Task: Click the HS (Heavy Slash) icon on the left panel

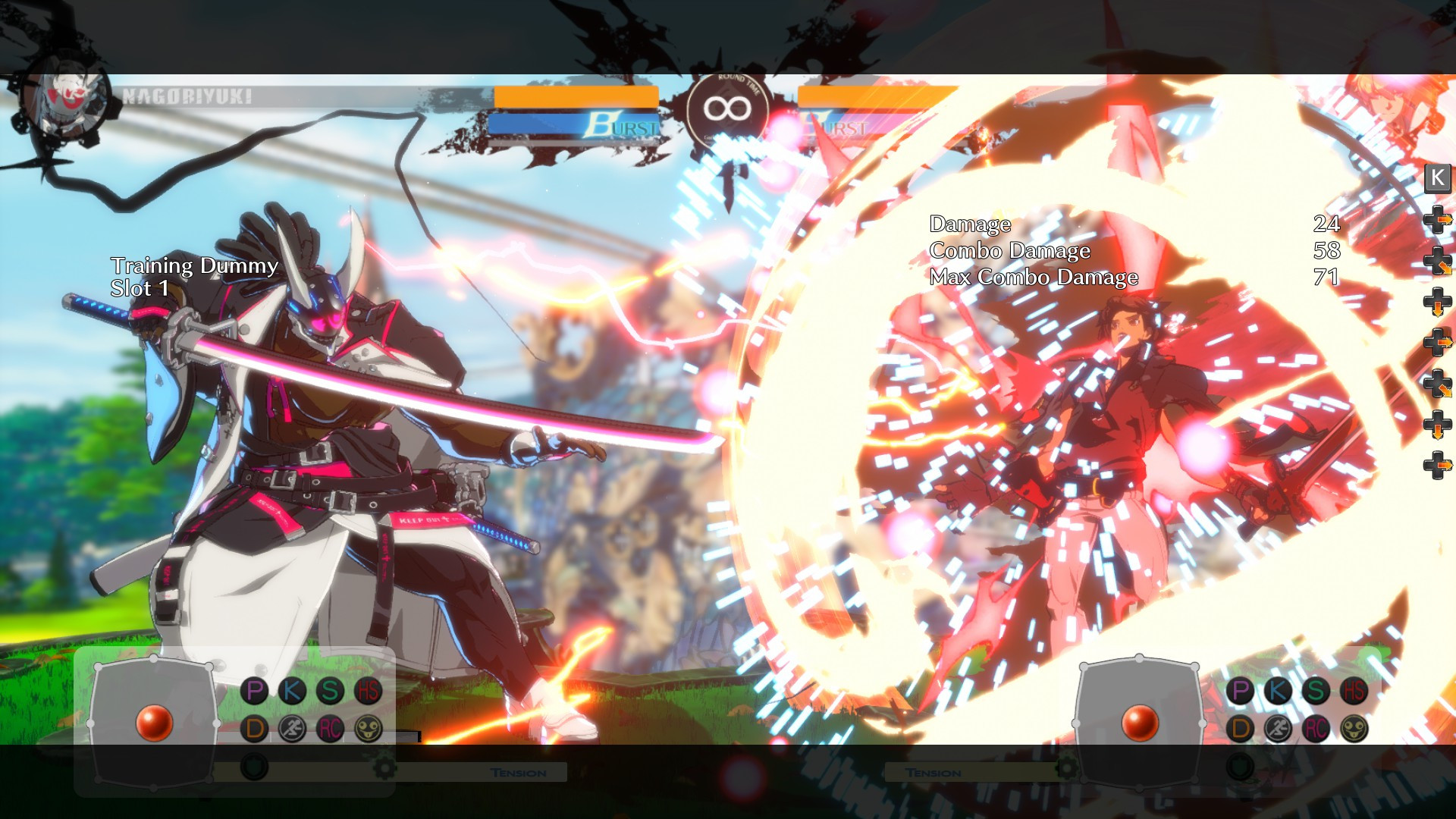Action: tap(369, 690)
